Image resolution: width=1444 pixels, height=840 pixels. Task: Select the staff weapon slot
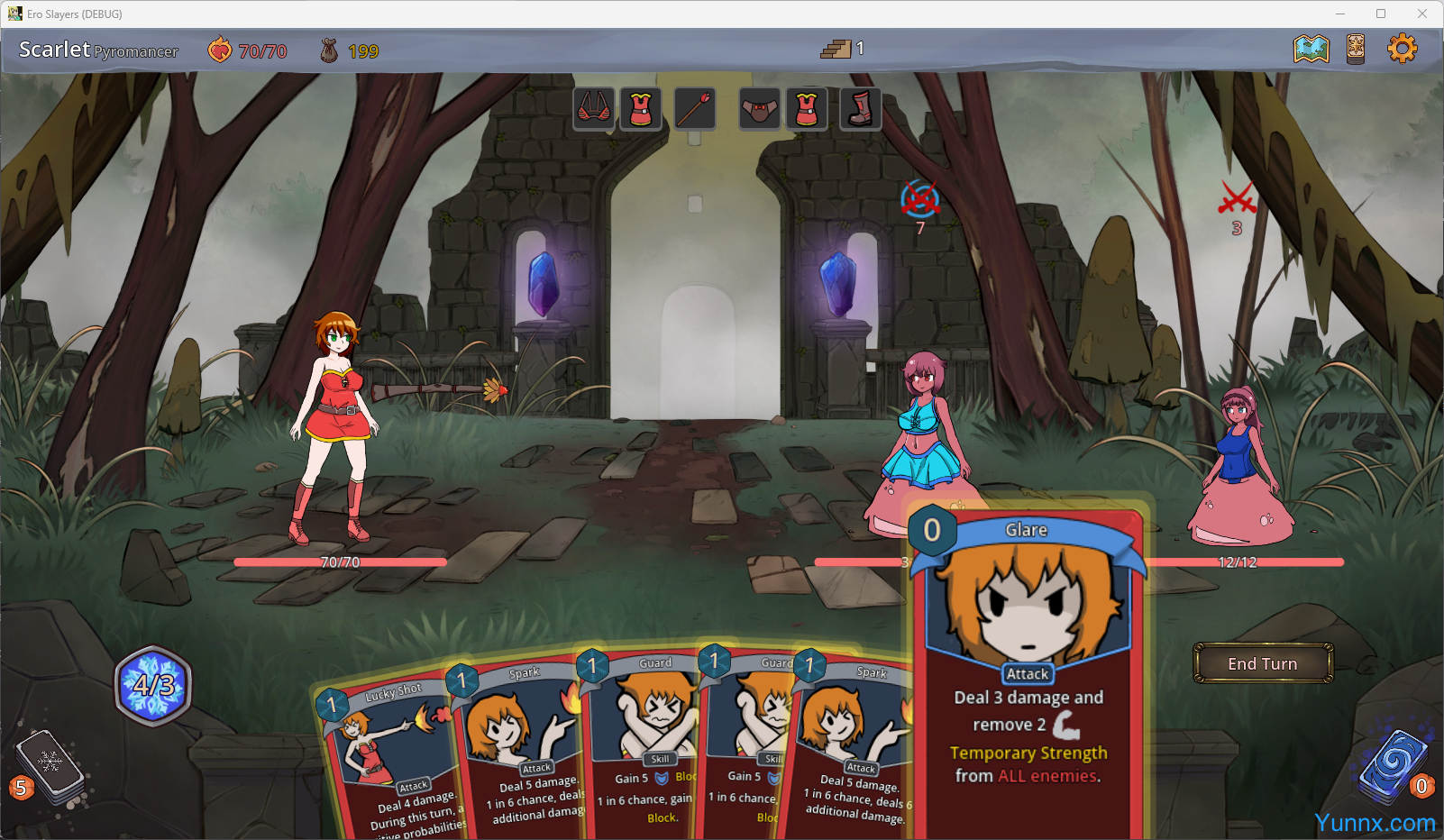tap(695, 110)
